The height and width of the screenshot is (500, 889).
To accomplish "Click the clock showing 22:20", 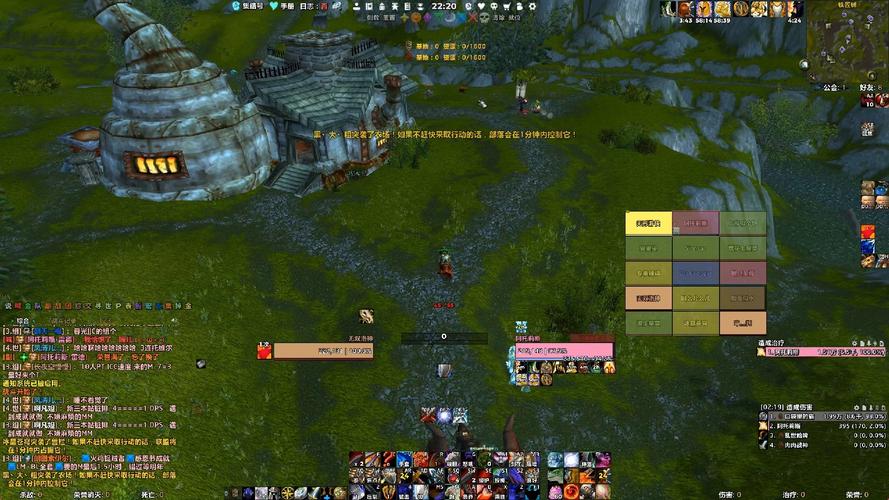I will click(446, 6).
